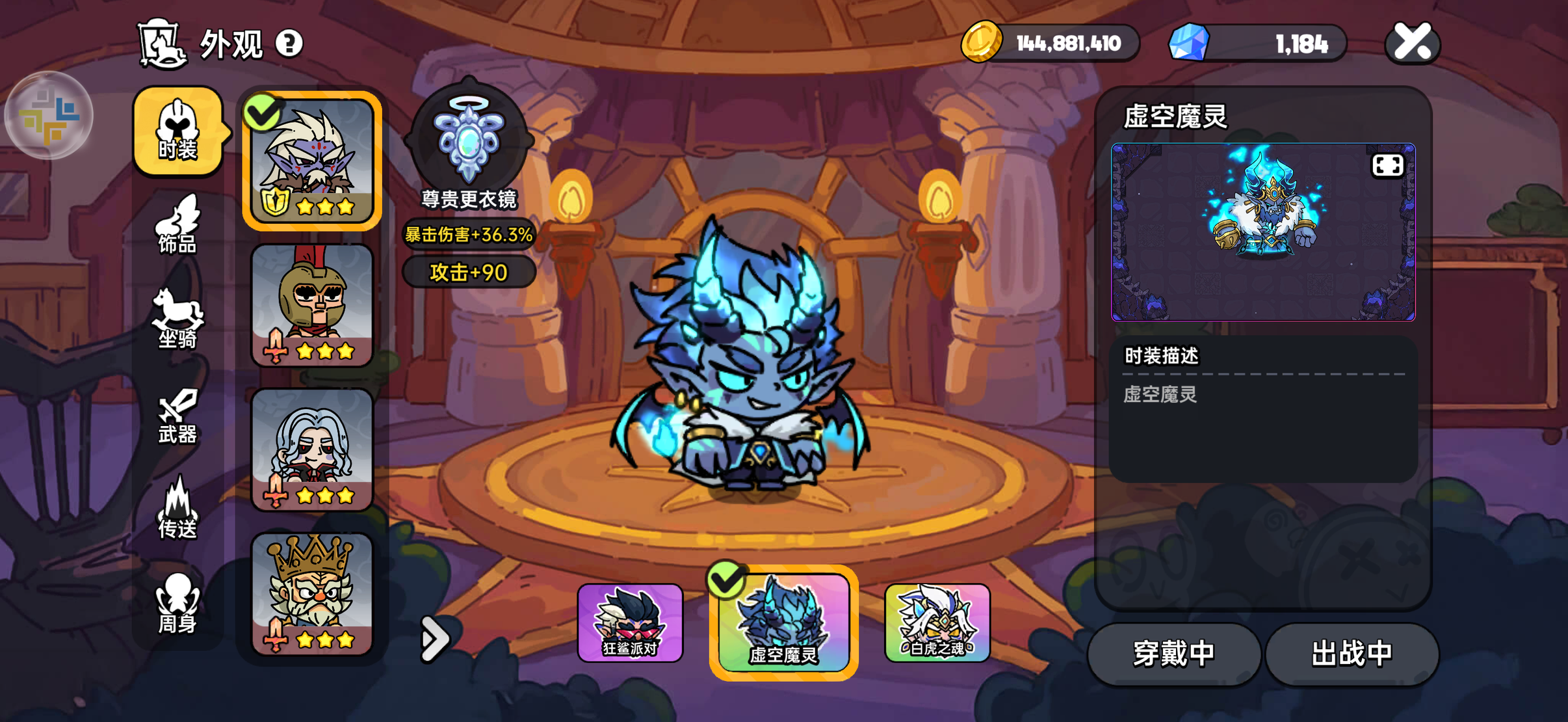1568x722 pixels.
Task: Choose the 狂鲨派对 costume
Action: pos(630,622)
